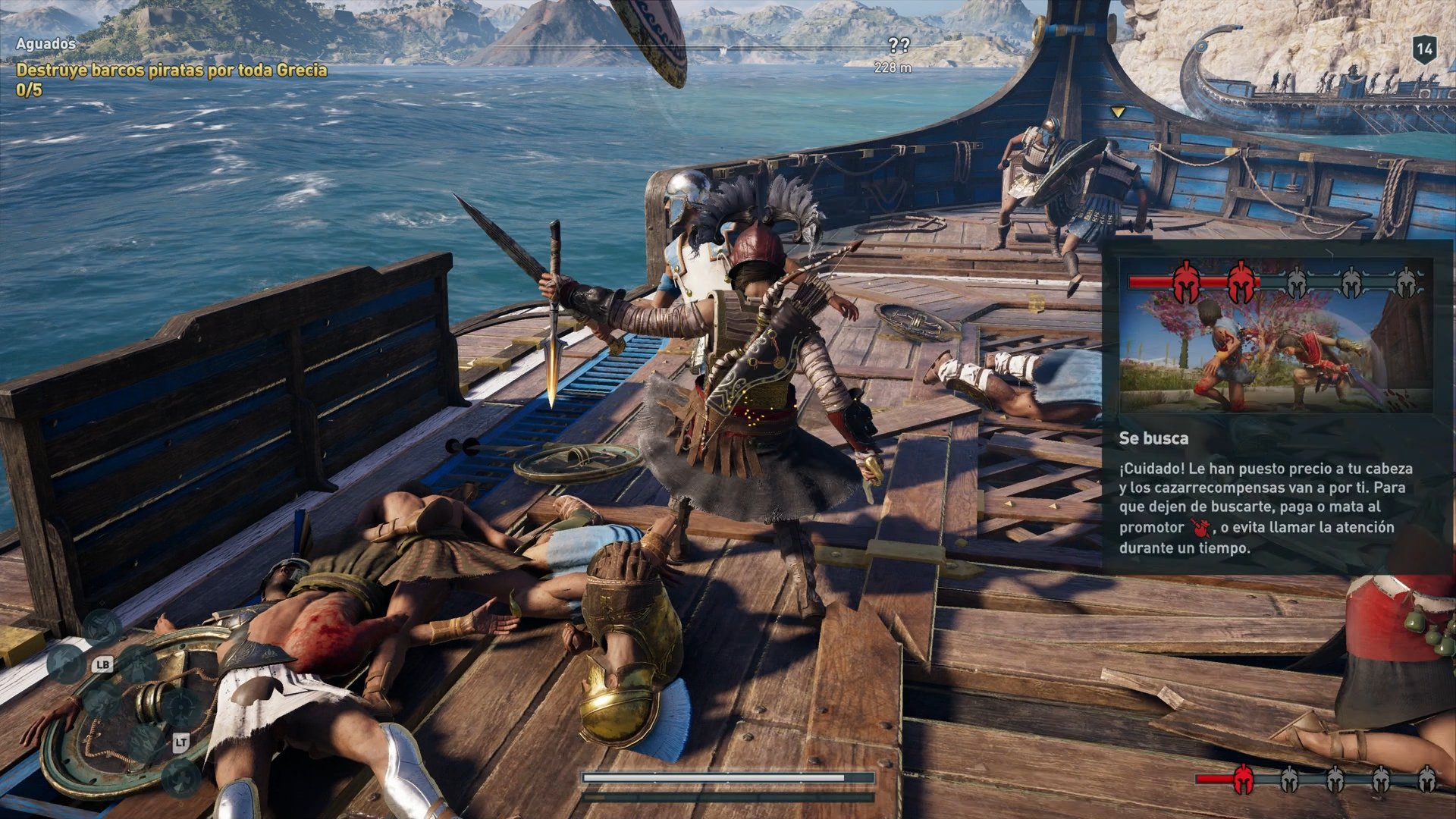
Task: Select the crosshair aim ability icon
Action: click(180, 706)
